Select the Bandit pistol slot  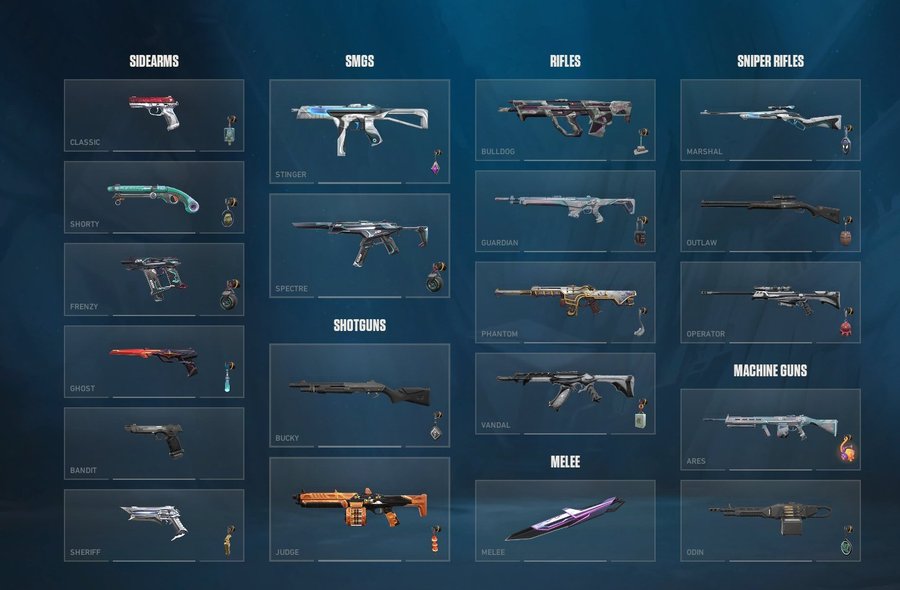tap(153, 443)
